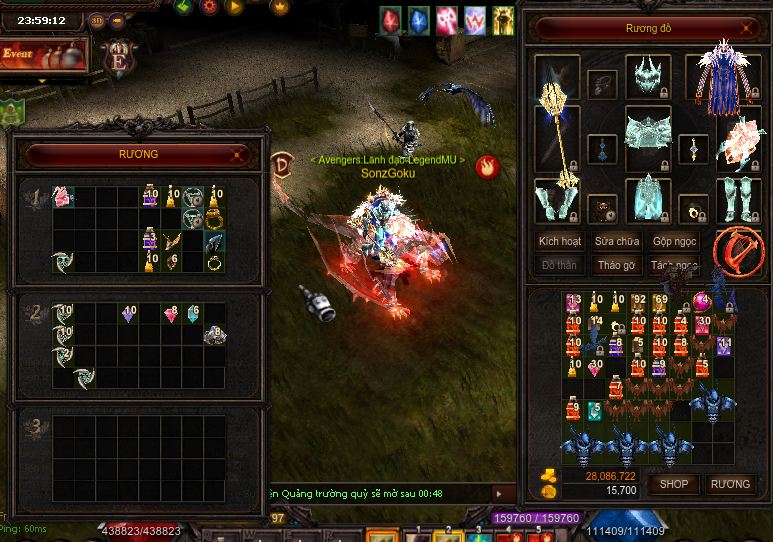Image resolution: width=773 pixels, height=542 pixels.
Task: Activate the Kích hoạt button
Action: pos(560,242)
